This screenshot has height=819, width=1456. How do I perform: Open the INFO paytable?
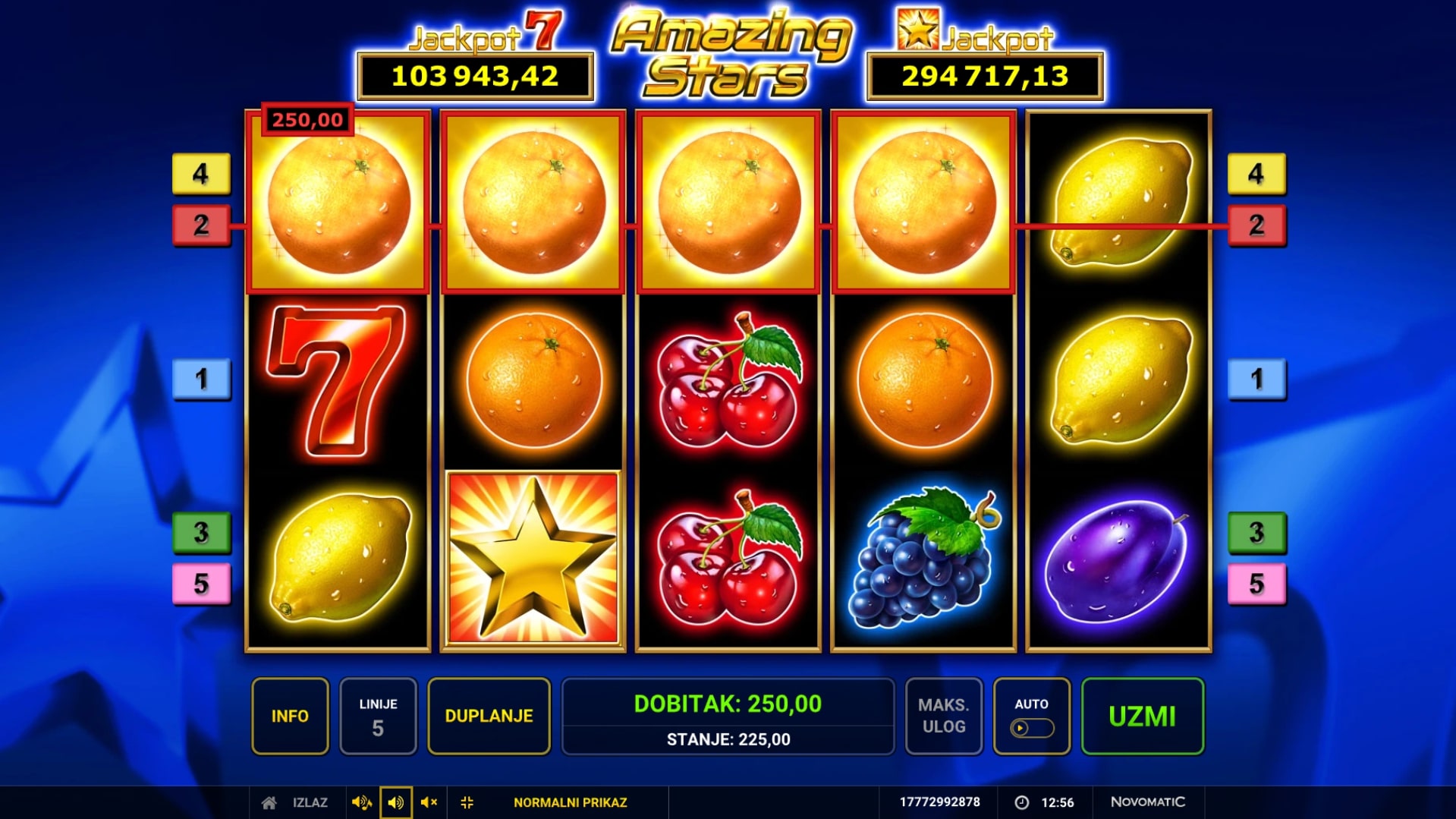pos(290,716)
